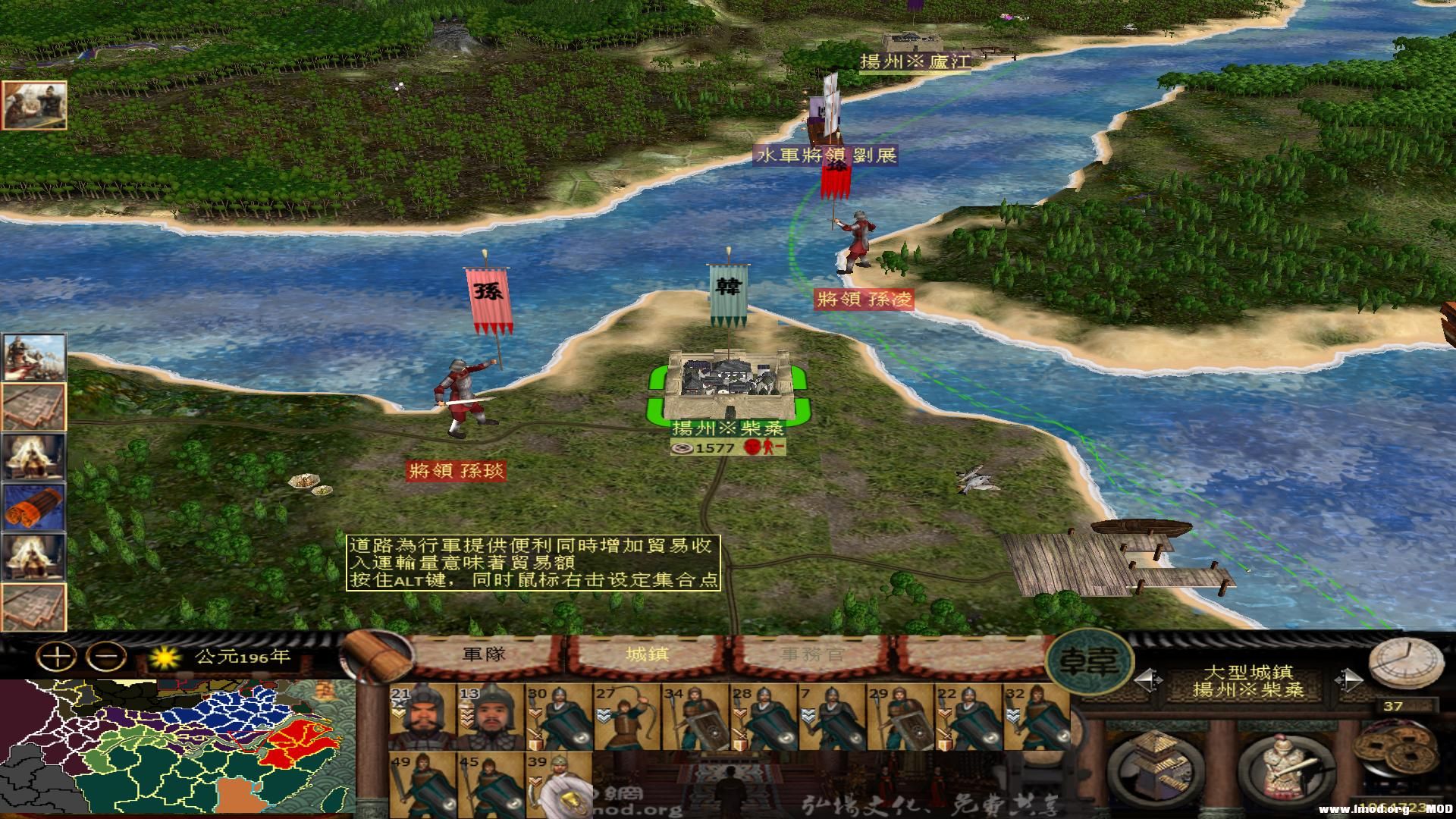Open the naval battle notification in left sidebar
The image size is (1456, 819).
tap(35, 358)
